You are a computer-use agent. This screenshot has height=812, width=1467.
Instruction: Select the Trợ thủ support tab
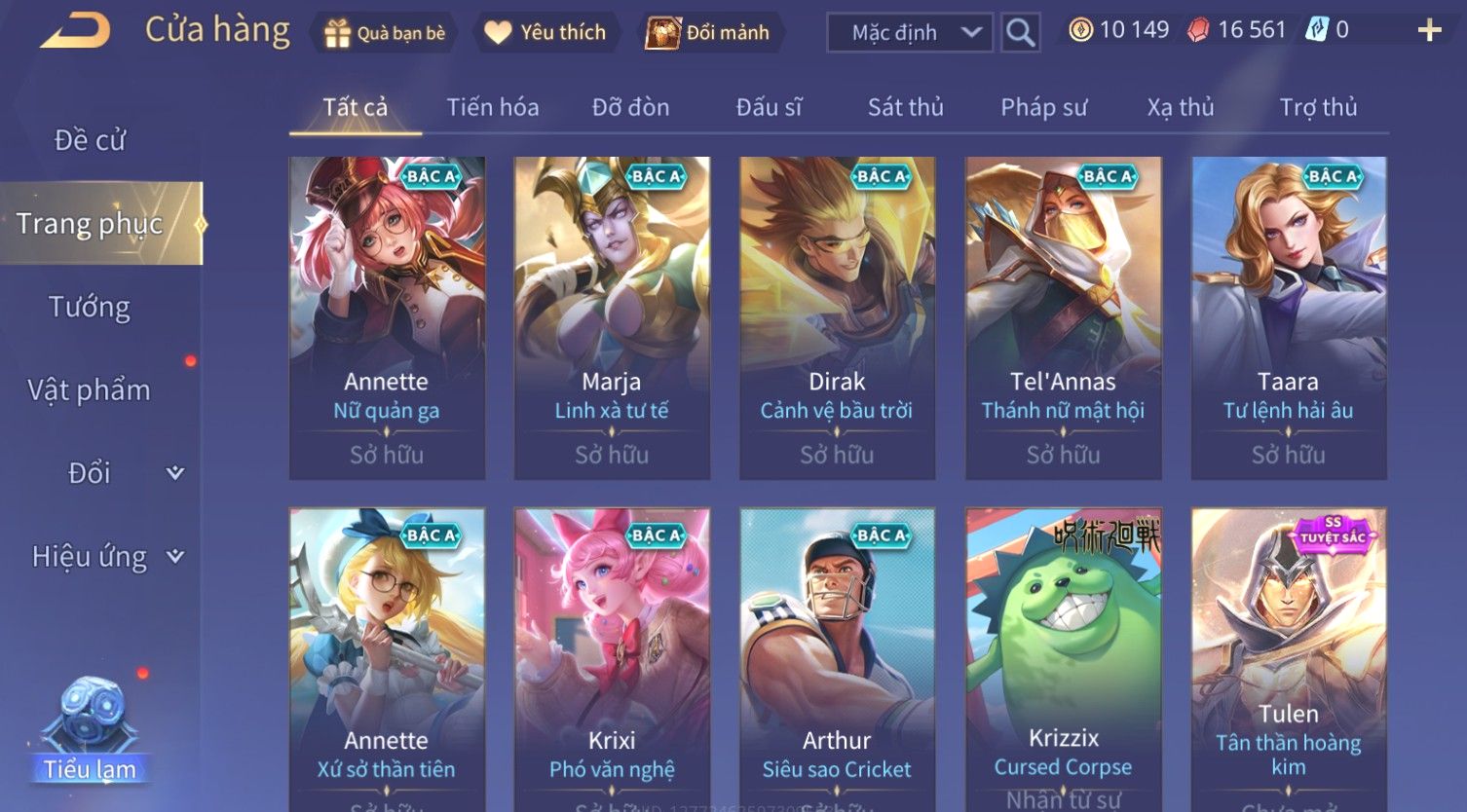[x=1318, y=107]
